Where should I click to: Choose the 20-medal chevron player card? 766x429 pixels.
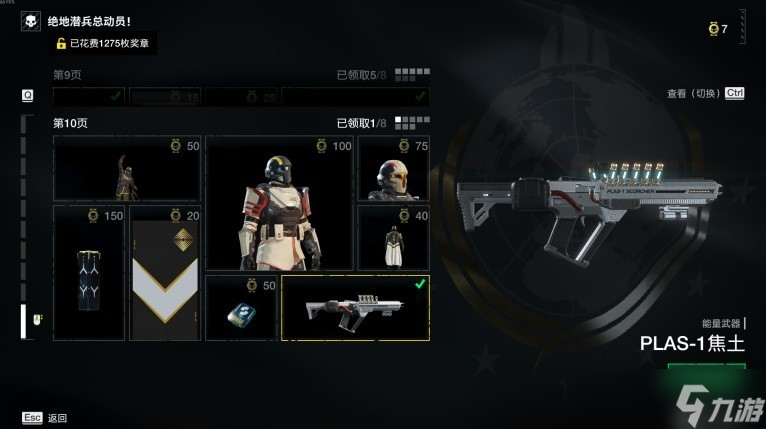point(165,272)
